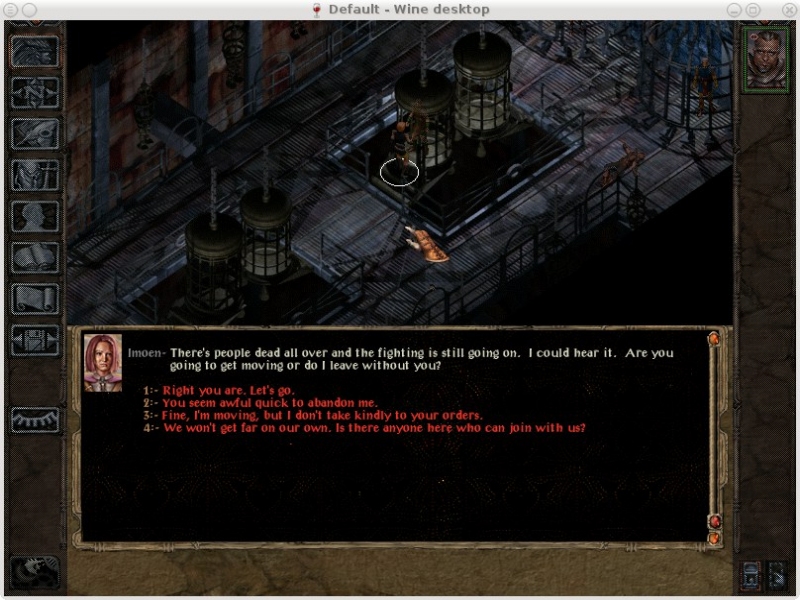Open the options chest button

click(x=35, y=340)
